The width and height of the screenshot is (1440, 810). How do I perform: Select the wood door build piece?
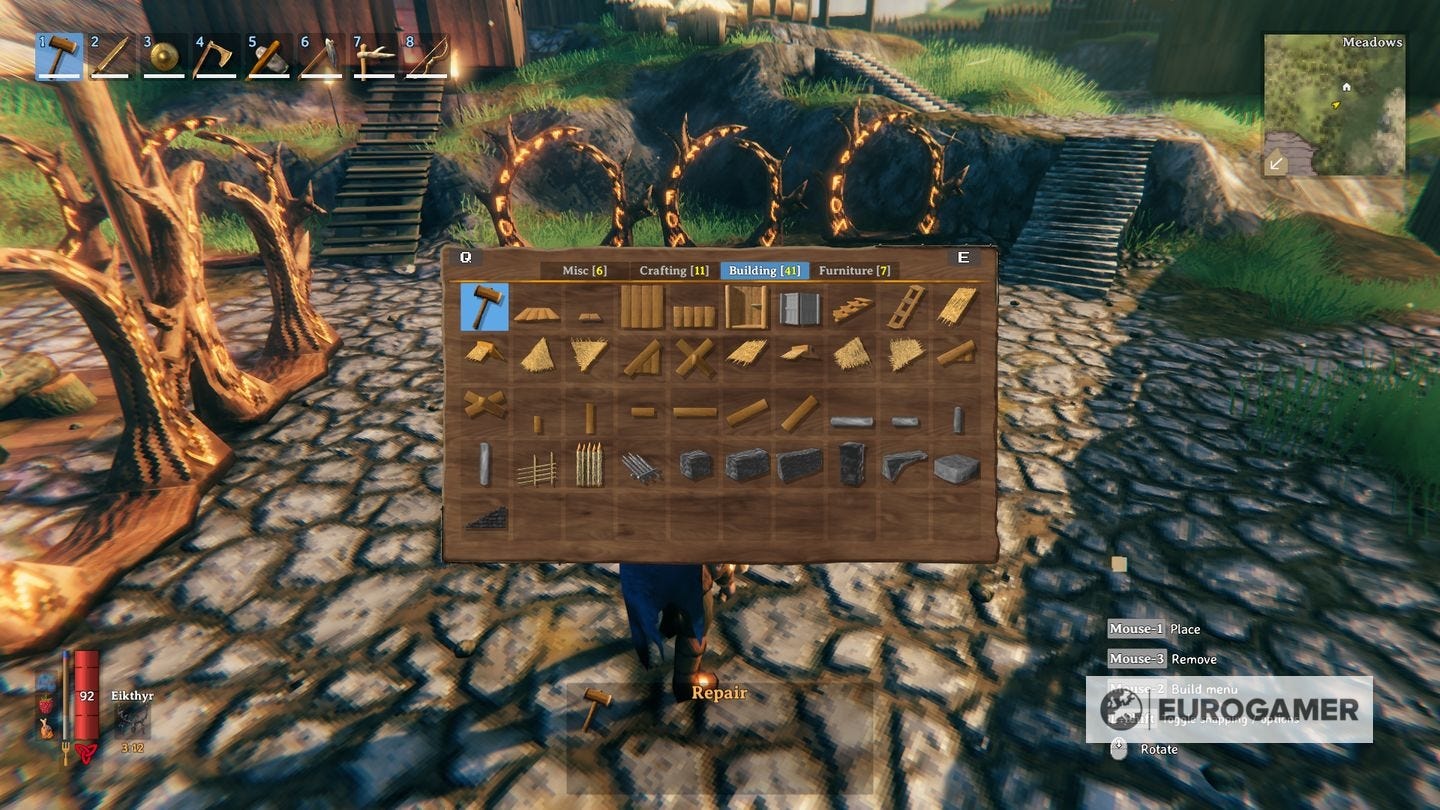746,307
